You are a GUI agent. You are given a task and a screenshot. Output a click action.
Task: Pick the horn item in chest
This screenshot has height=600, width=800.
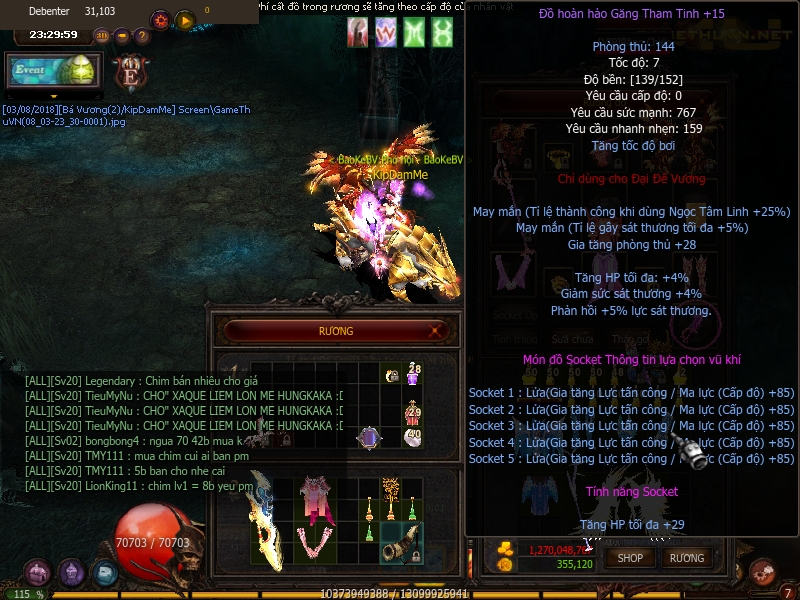point(402,543)
